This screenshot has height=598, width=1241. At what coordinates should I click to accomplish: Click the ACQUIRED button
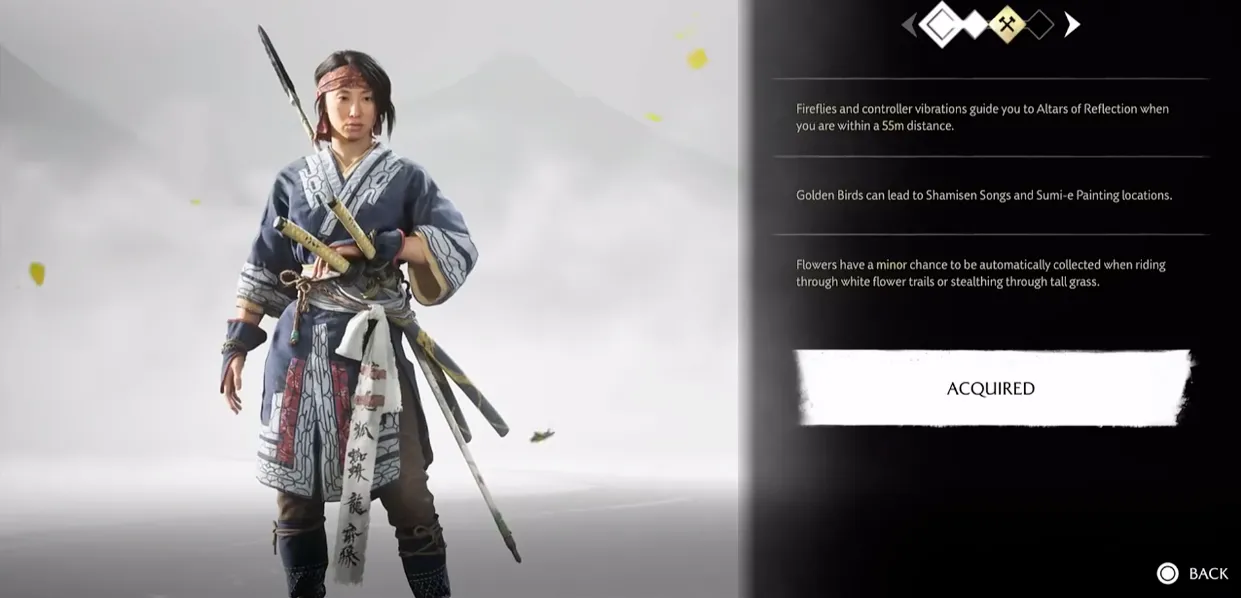pos(991,388)
